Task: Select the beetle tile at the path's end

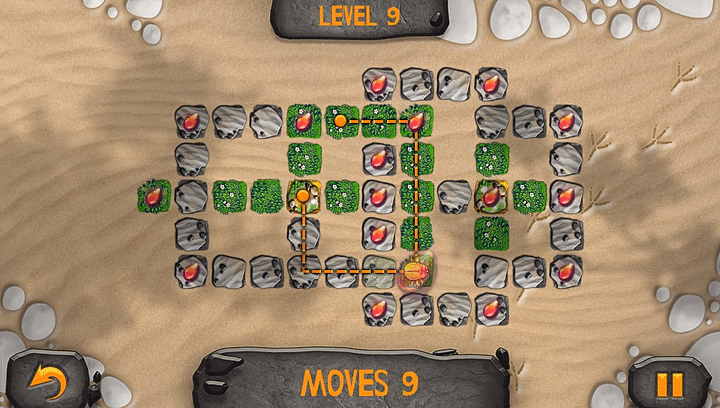Action: [x=416, y=269]
